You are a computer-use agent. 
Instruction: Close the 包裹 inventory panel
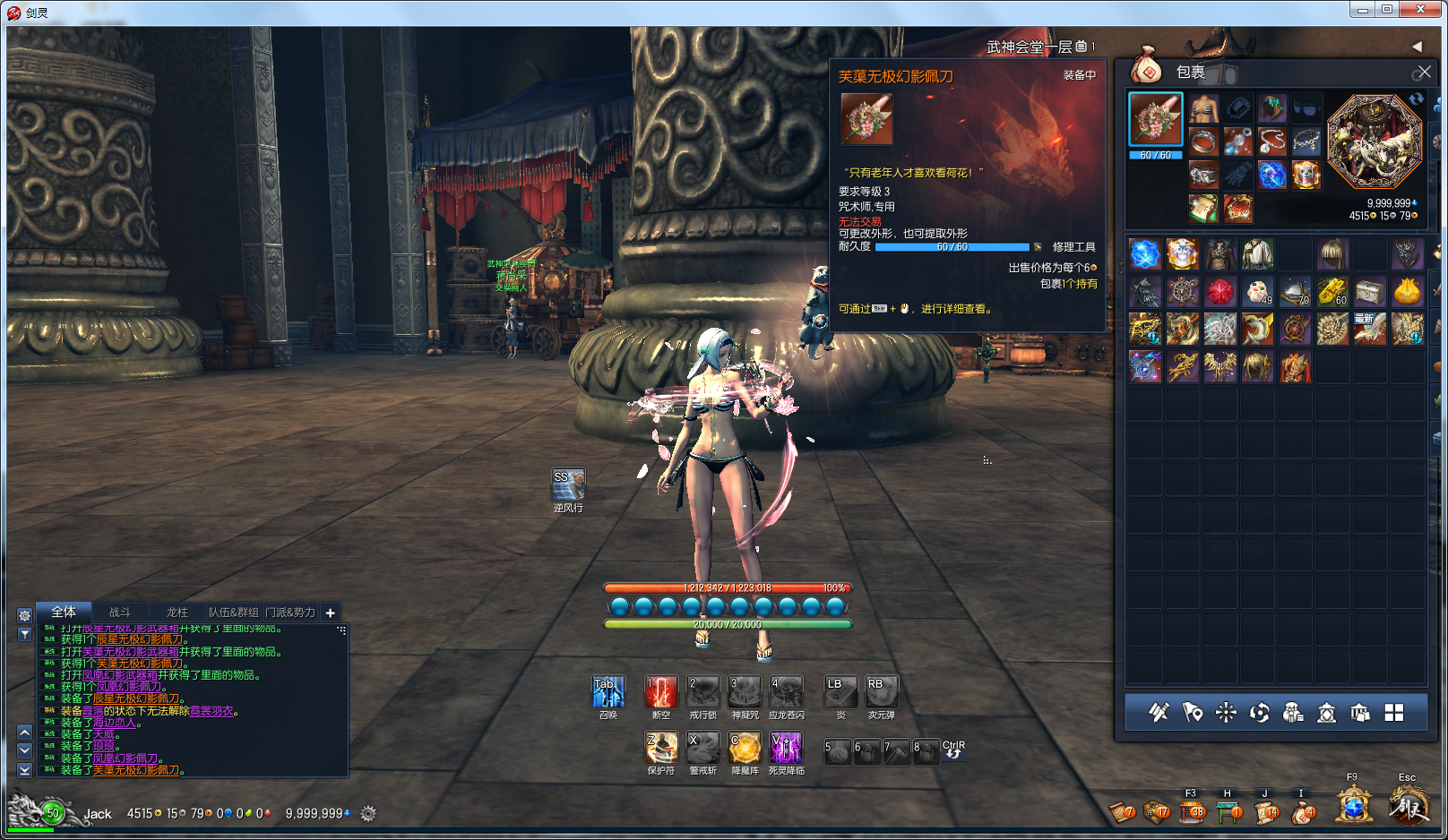point(1423,72)
